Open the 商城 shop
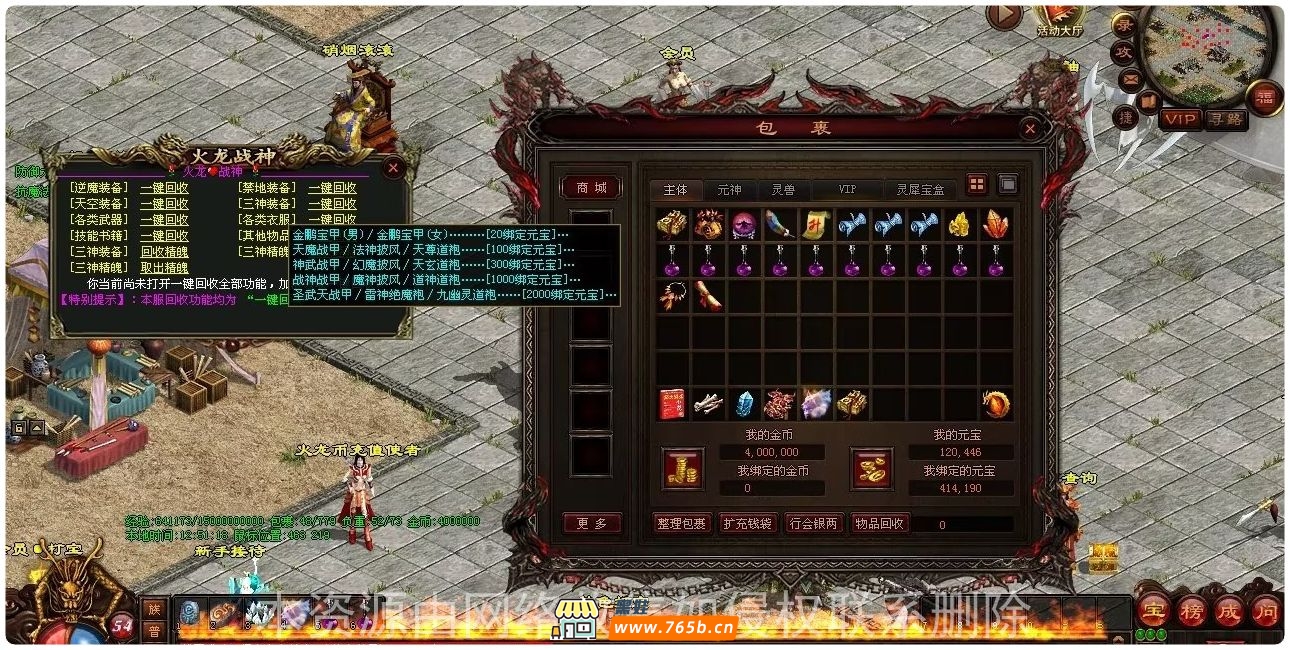 [591, 187]
